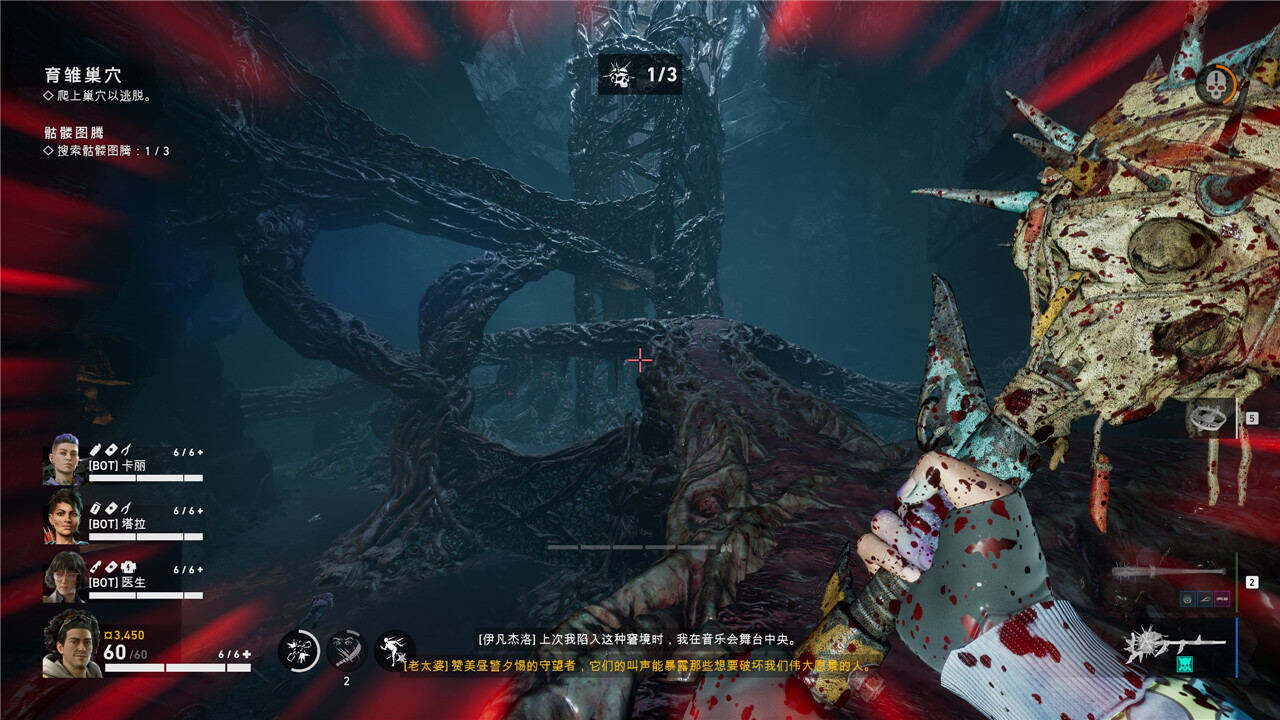
Task: Select the 骷髅图腾 totem objective entry
Action: pos(75,132)
